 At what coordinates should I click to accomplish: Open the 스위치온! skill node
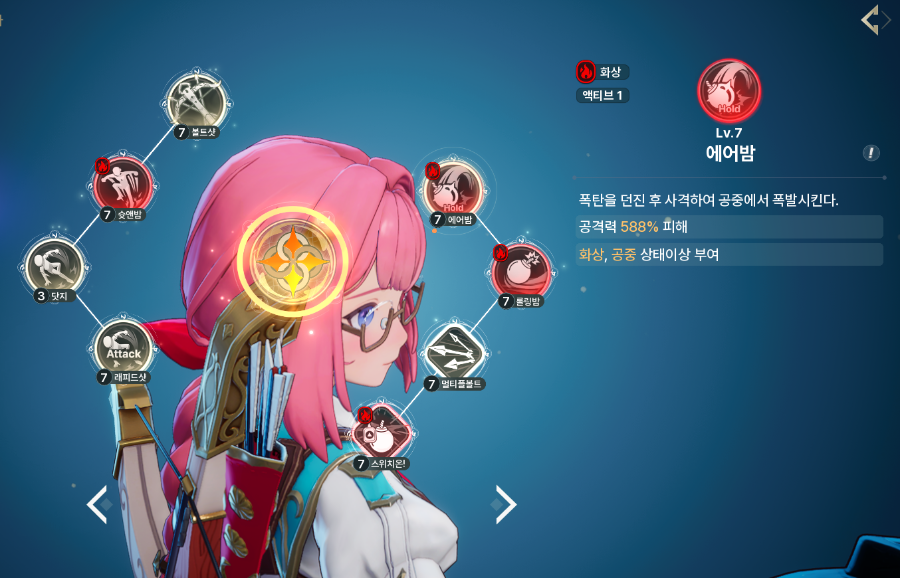(x=383, y=433)
